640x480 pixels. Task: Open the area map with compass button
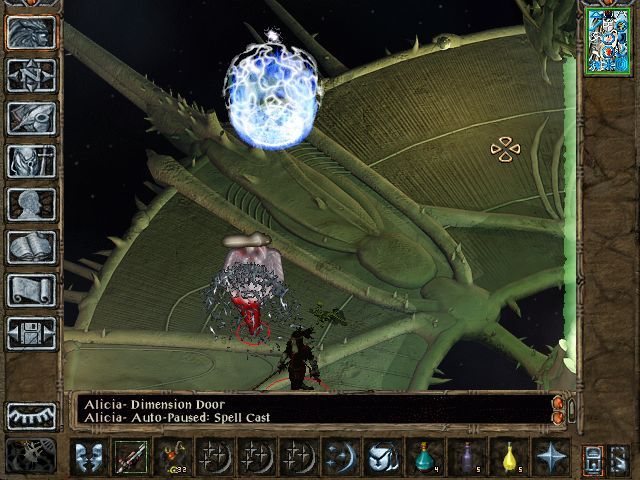click(31, 75)
